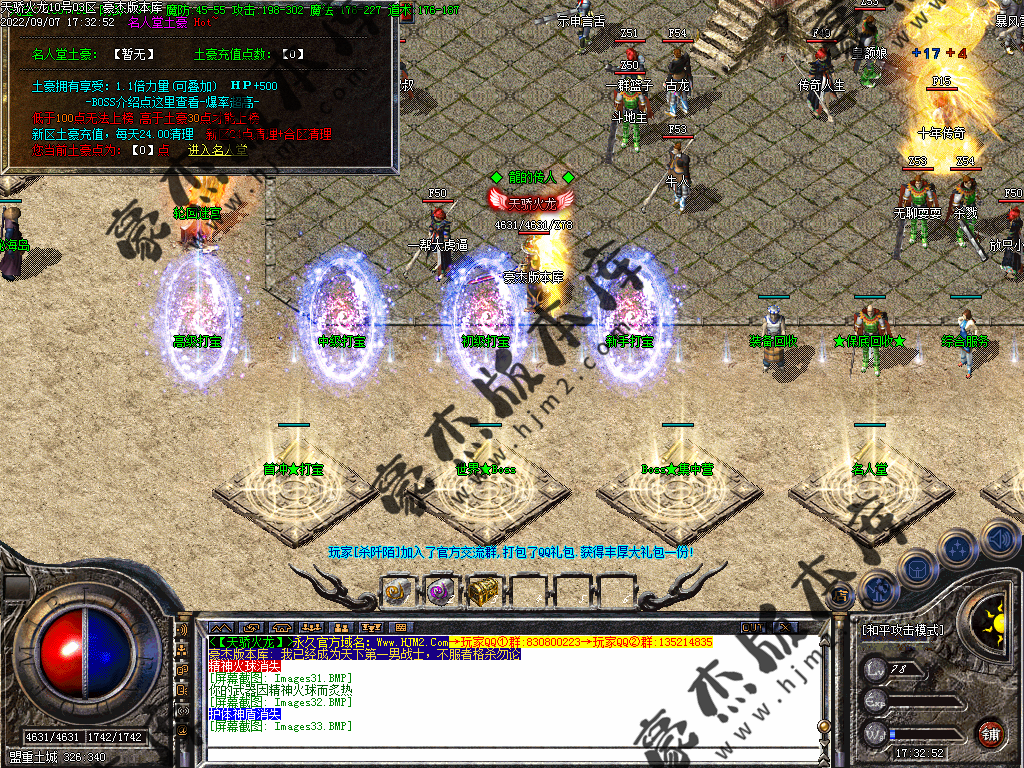Switch the 和平攻击模式 attack mode
This screenshot has width=1024, height=768.
coord(902,630)
